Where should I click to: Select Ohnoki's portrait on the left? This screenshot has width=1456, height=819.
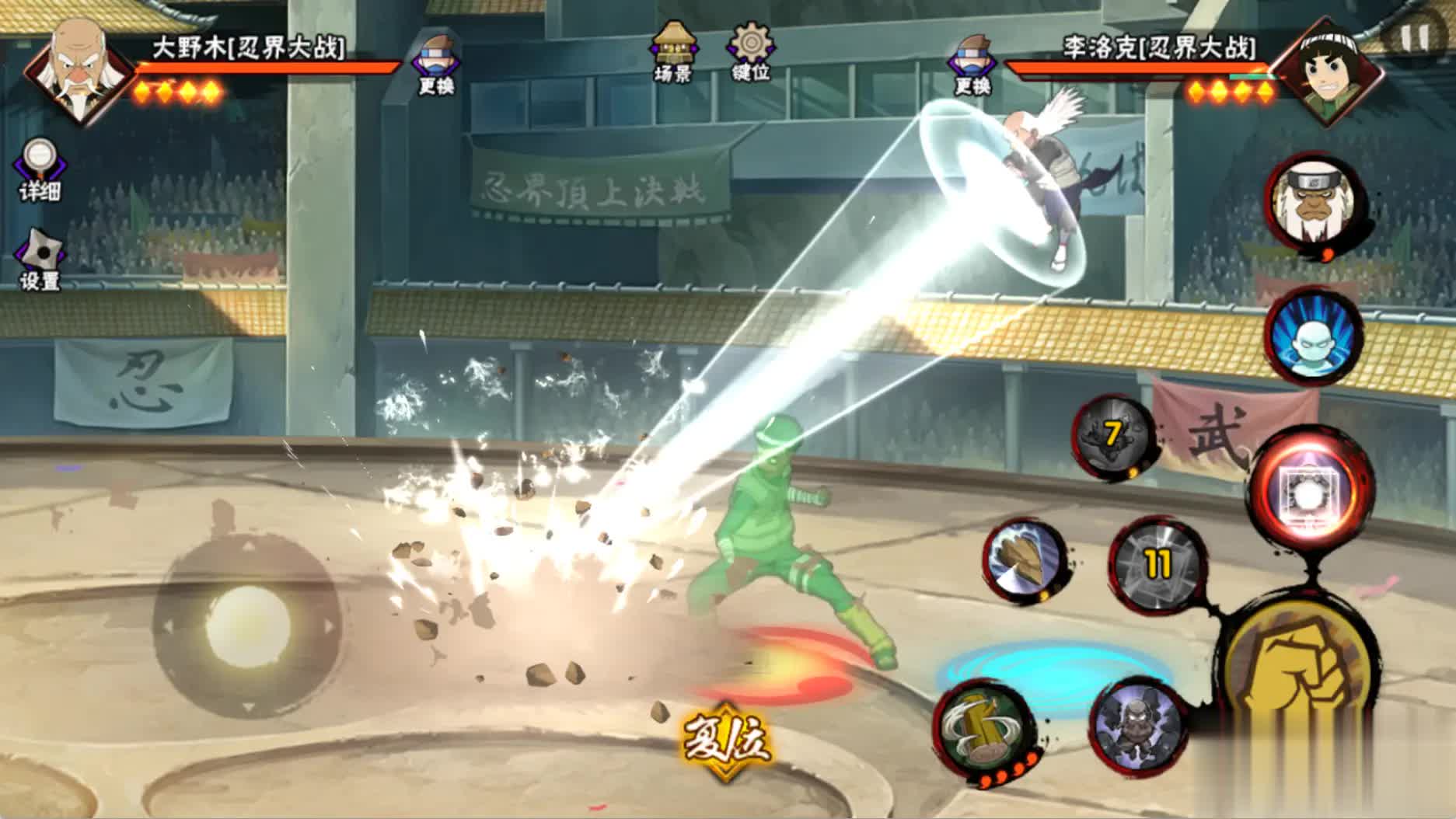coord(79,71)
